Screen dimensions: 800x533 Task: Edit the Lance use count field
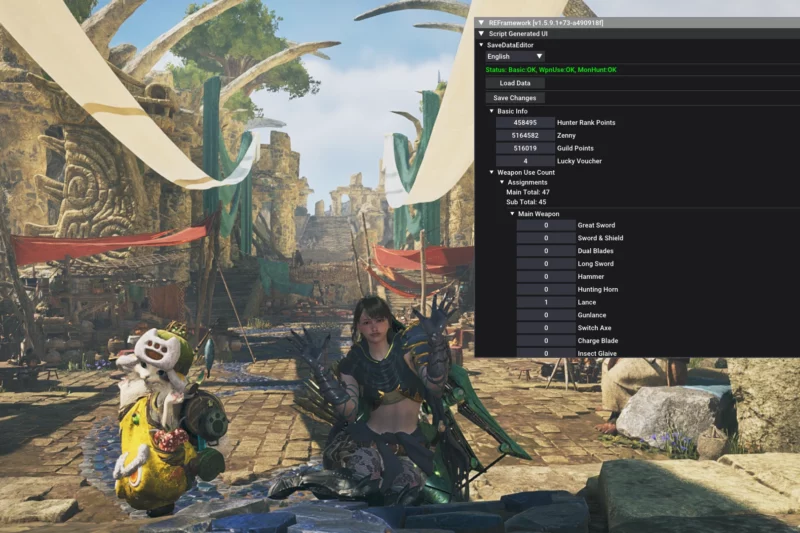coord(546,302)
